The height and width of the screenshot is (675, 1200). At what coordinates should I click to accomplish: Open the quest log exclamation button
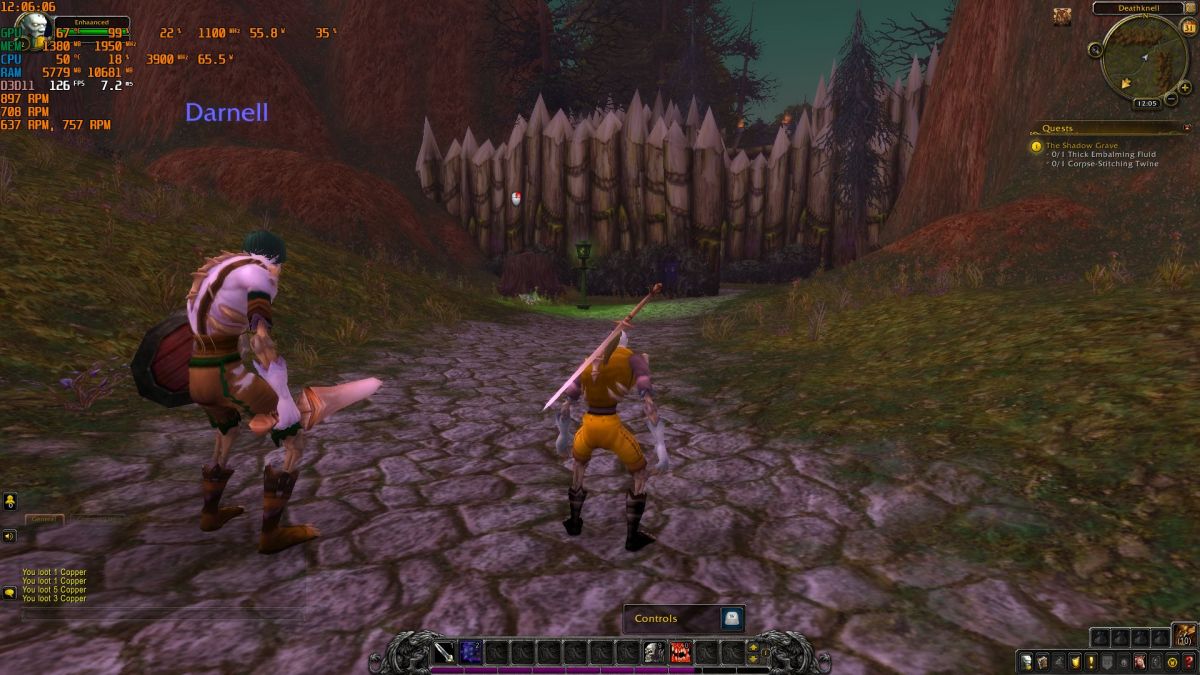pos(1091,661)
